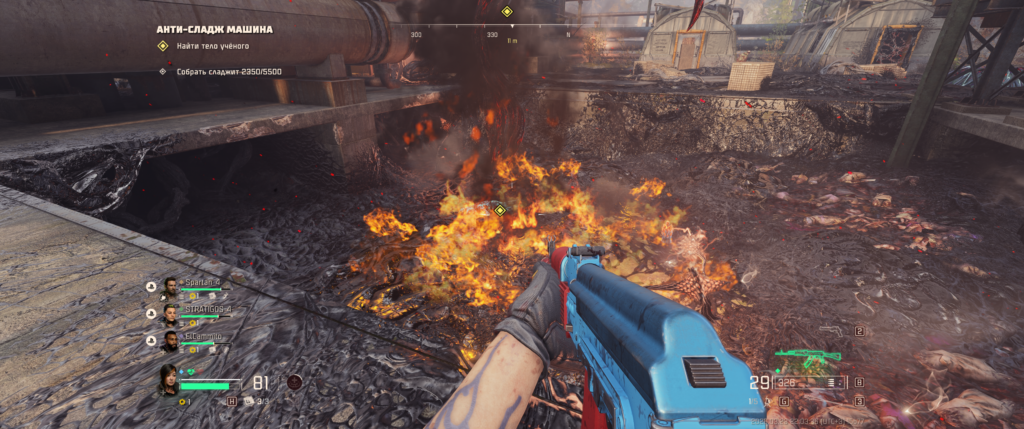This screenshot has height=429, width=1024.
Task: Select teammate STRATIGOS-4's portrait
Action: tap(171, 314)
